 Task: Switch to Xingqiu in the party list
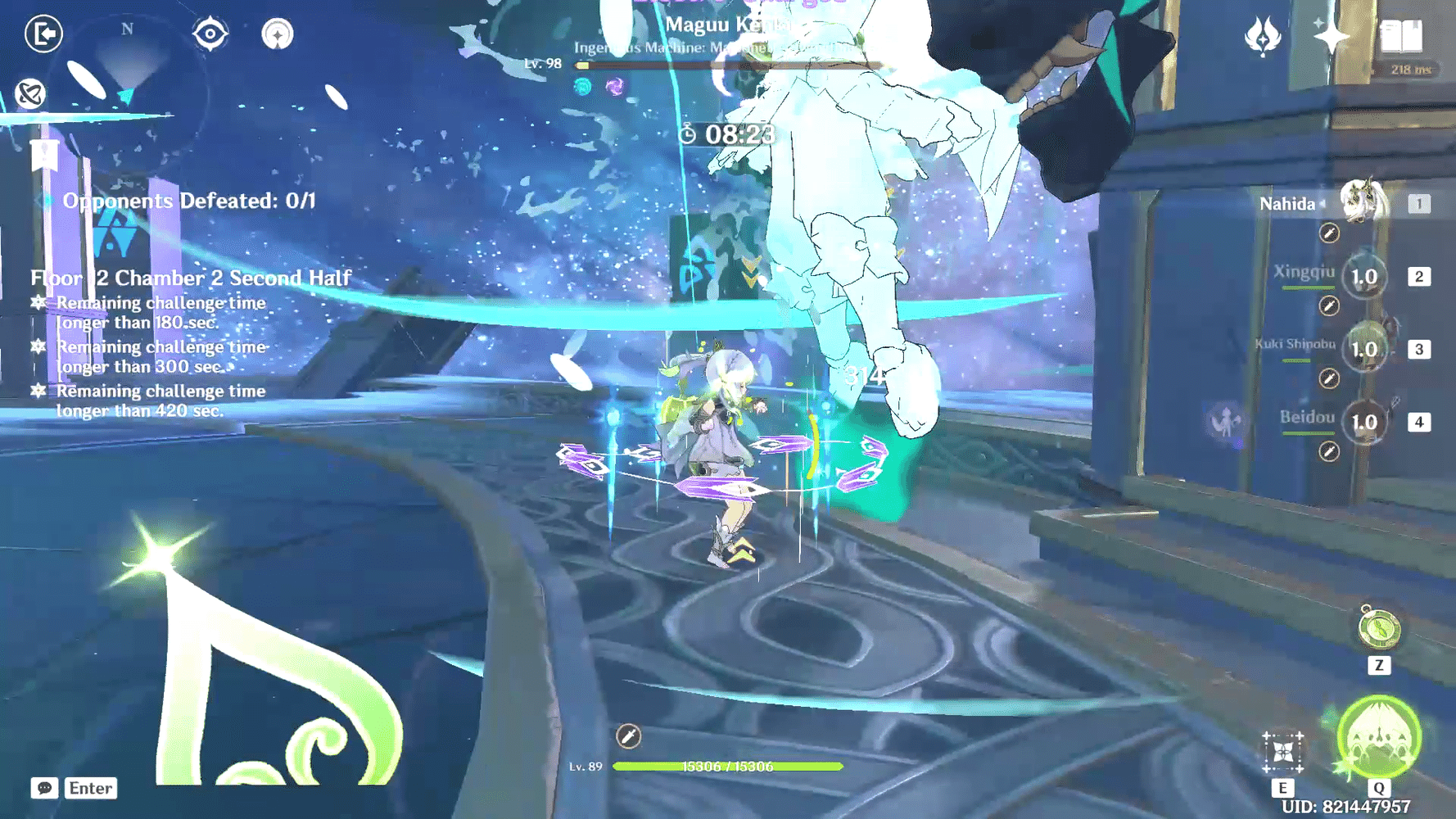[x=1363, y=276]
